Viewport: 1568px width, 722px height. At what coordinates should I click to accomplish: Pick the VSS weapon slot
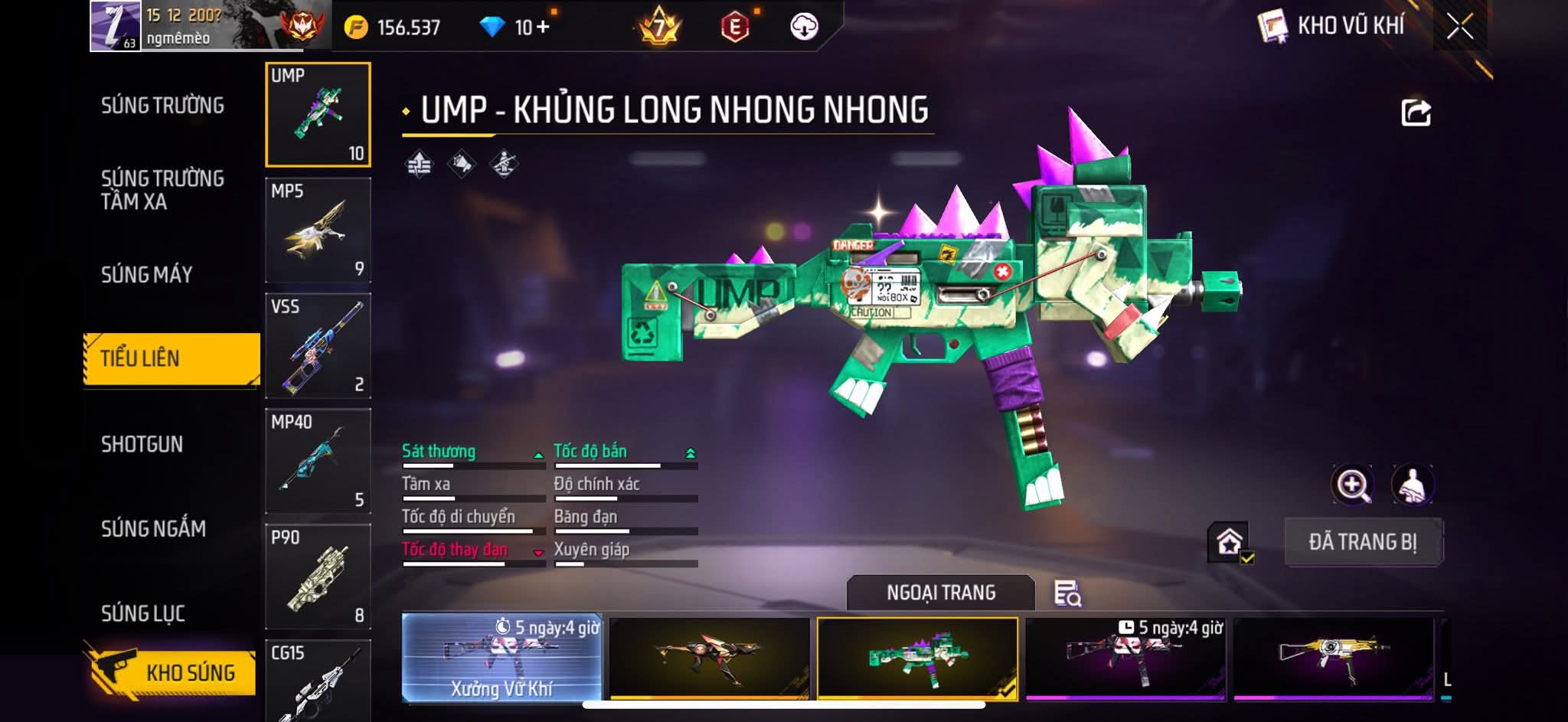pos(318,346)
